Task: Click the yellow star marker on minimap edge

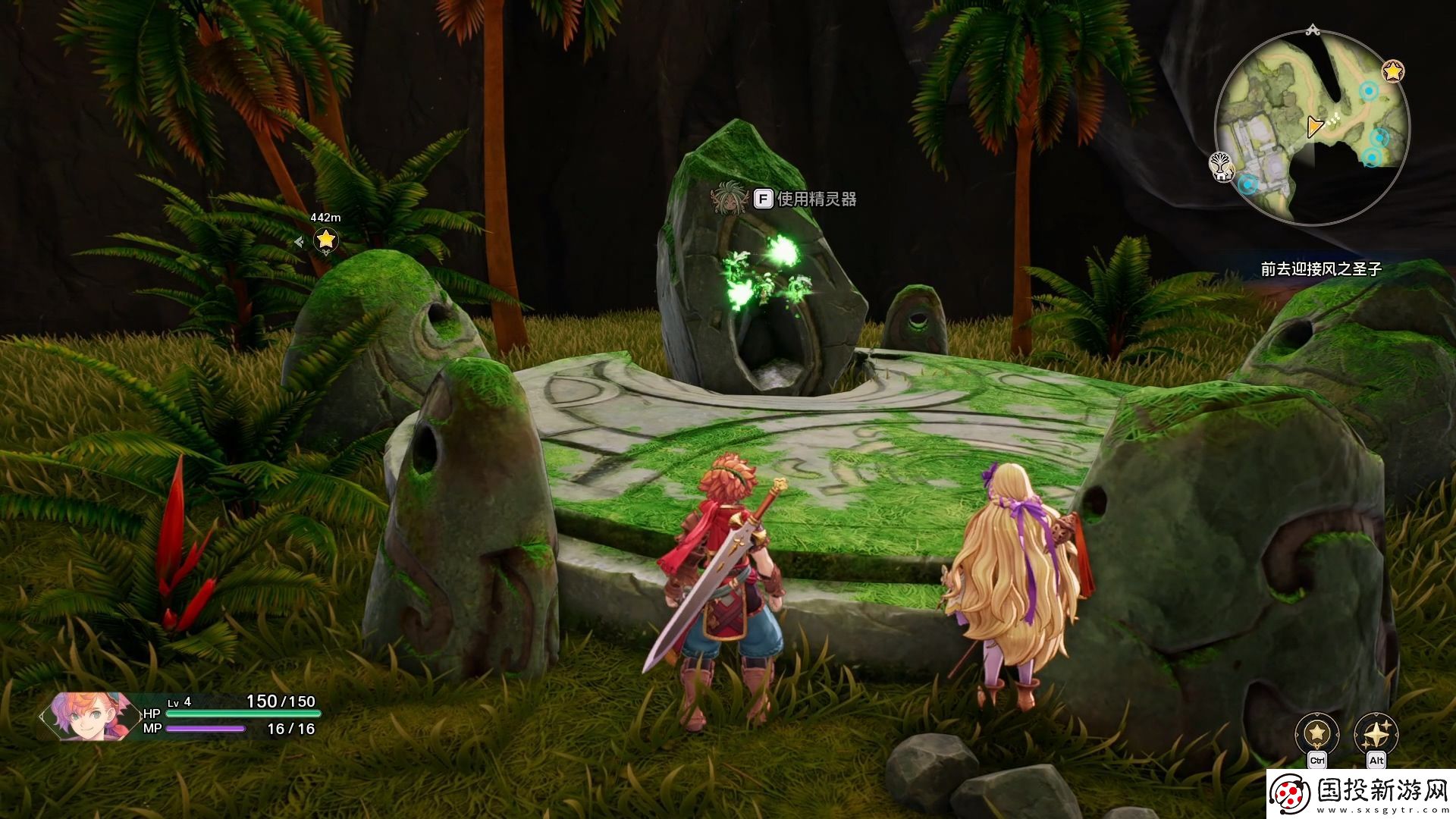Action: click(x=1393, y=71)
